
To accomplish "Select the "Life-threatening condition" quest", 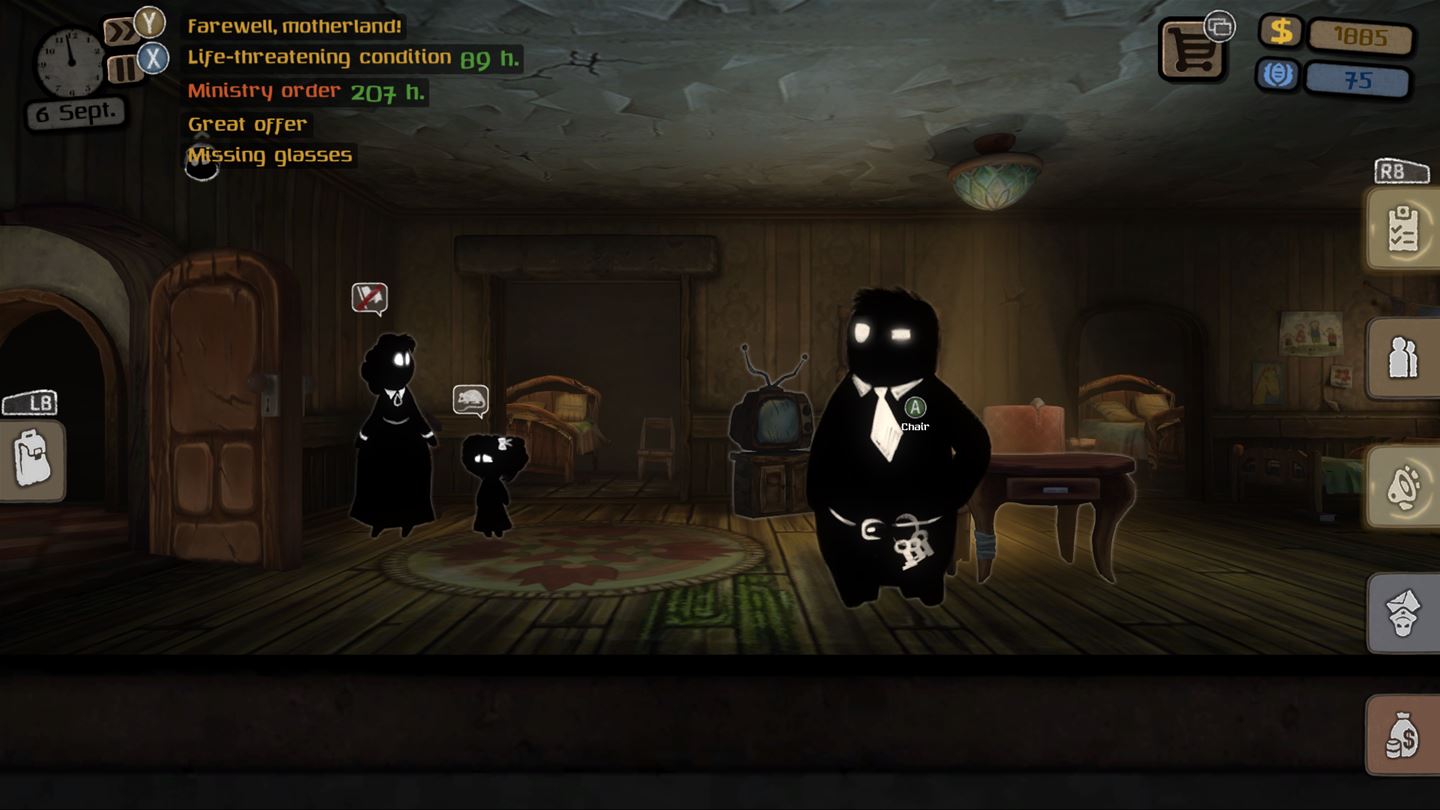I will pyautogui.click(x=320, y=58).
